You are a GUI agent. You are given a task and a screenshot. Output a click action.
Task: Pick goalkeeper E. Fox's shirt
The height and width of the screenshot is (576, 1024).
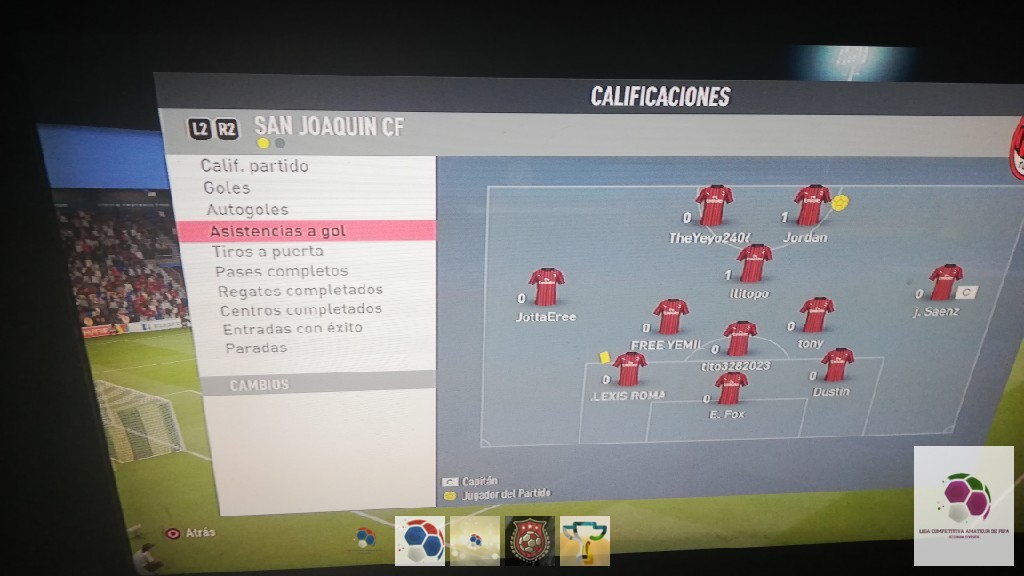[x=731, y=387]
